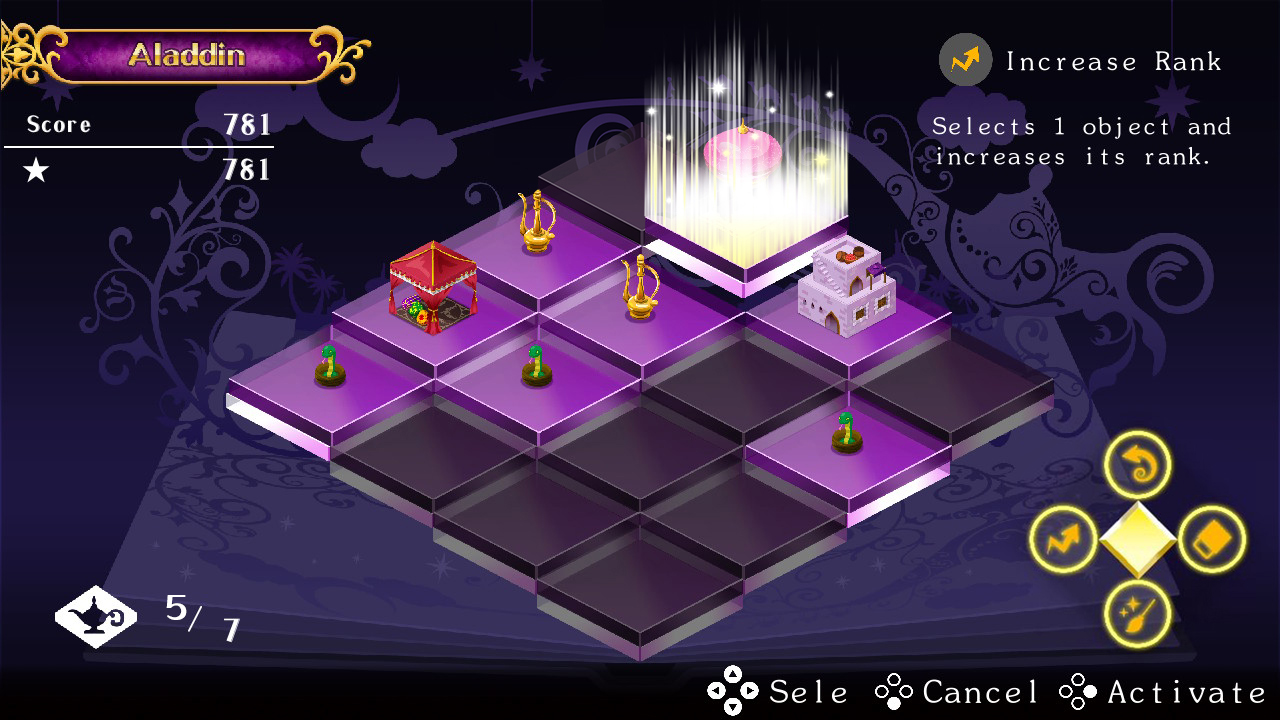Select the green snake on the leftmost tile

328,365
